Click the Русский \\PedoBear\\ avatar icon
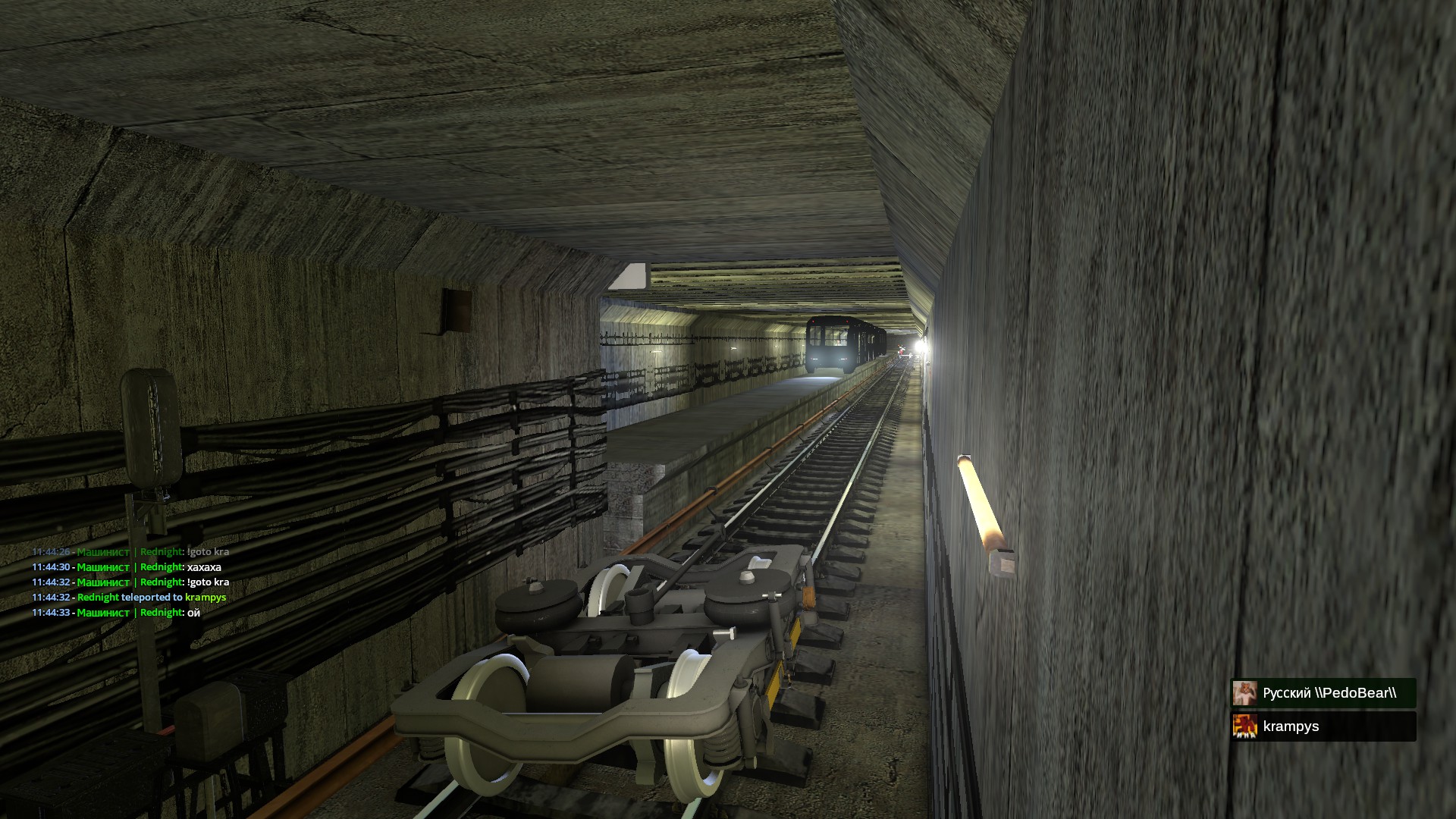The image size is (1456, 819). [x=1244, y=693]
